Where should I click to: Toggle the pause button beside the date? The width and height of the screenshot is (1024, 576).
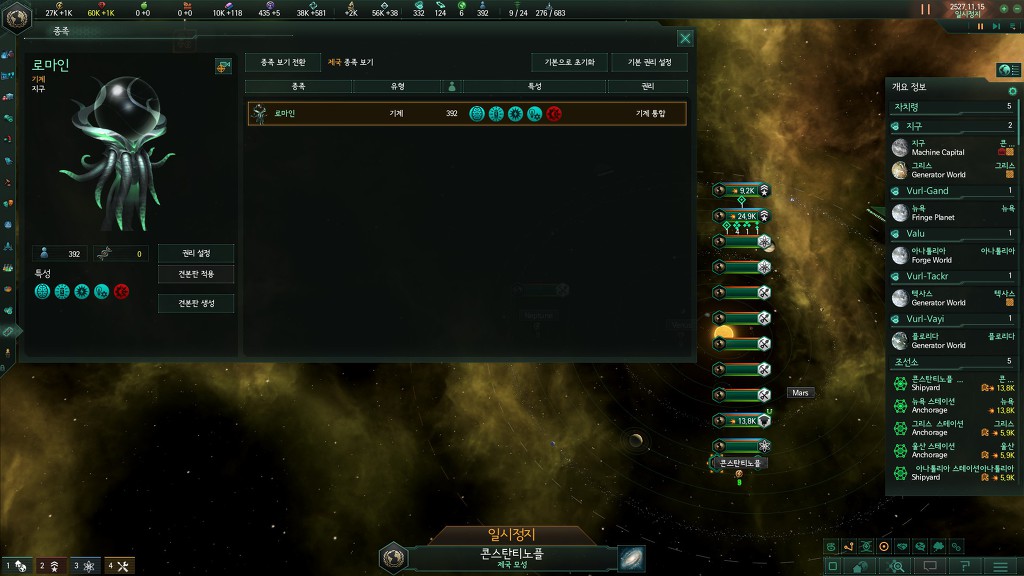925,9
